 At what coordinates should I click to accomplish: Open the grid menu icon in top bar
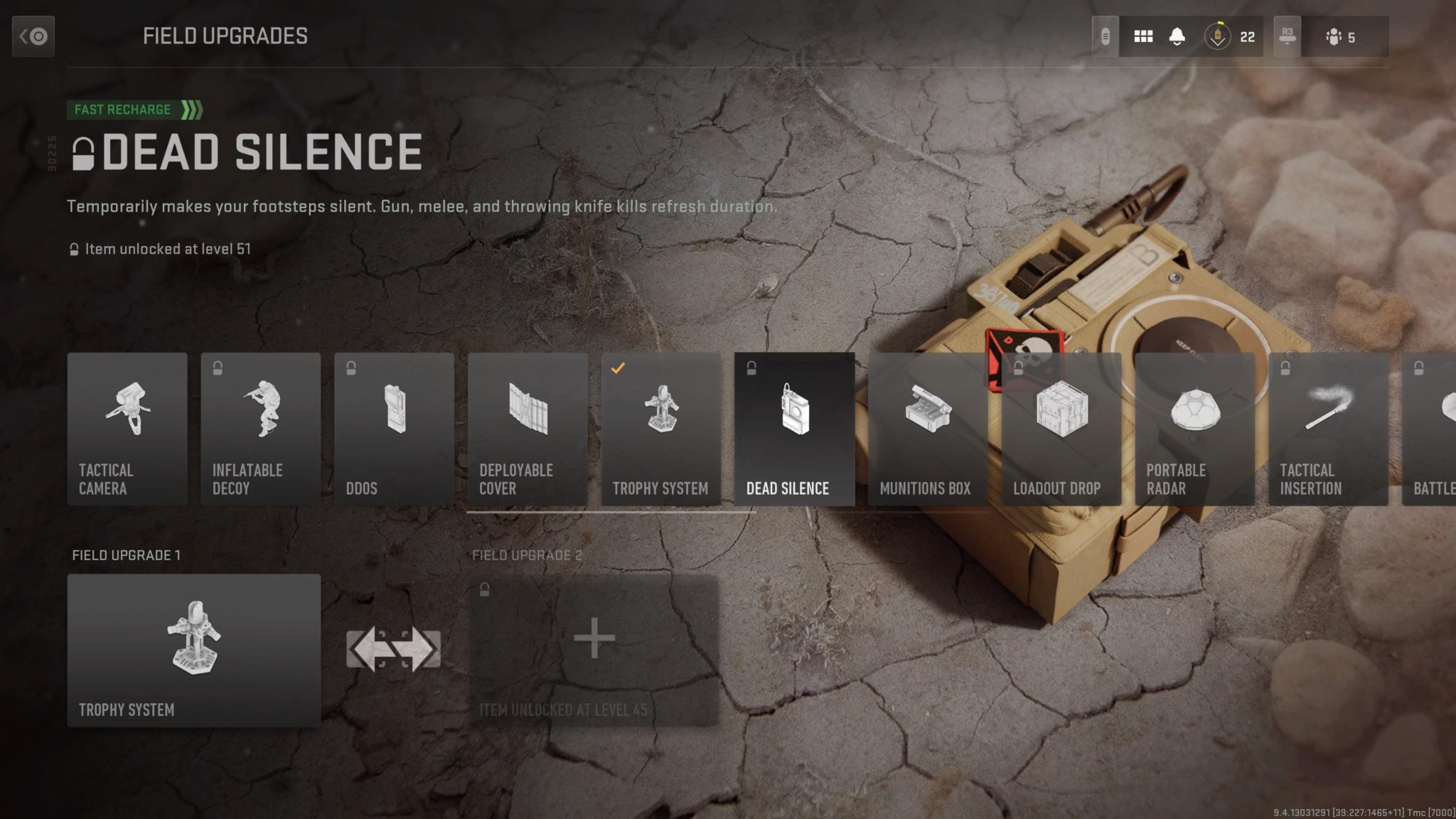(1143, 36)
